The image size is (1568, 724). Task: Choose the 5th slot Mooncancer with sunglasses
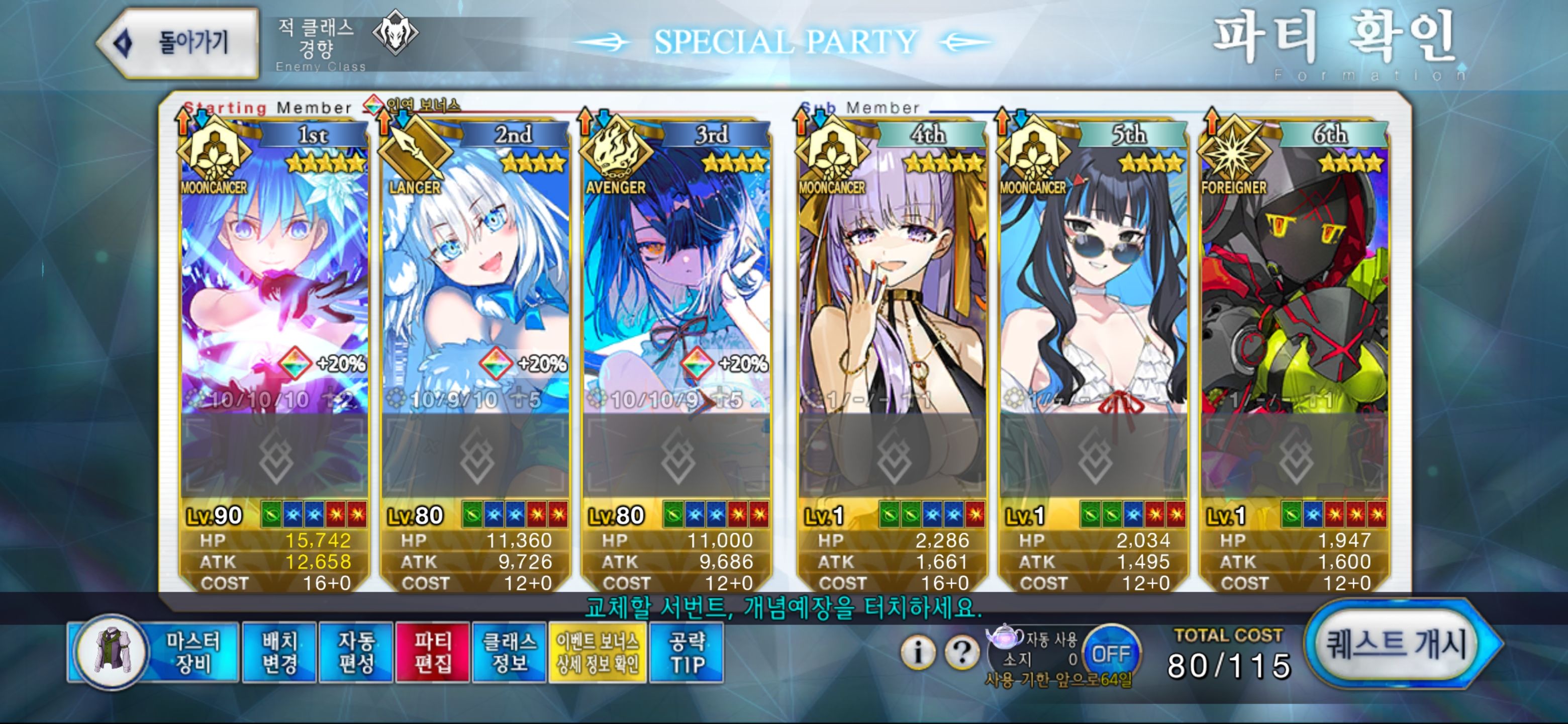point(1093,292)
